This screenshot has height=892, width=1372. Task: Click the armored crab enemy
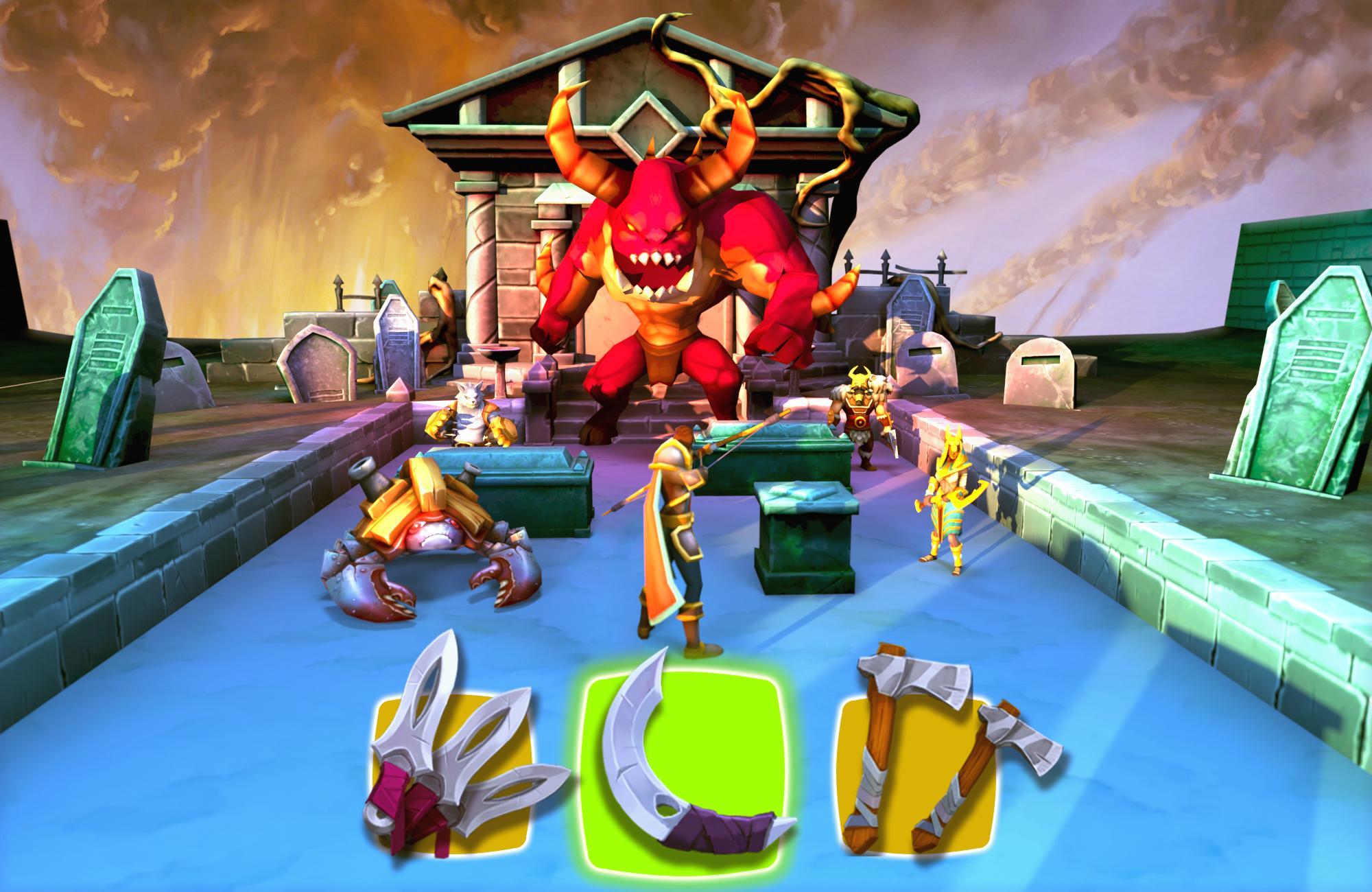point(425,542)
